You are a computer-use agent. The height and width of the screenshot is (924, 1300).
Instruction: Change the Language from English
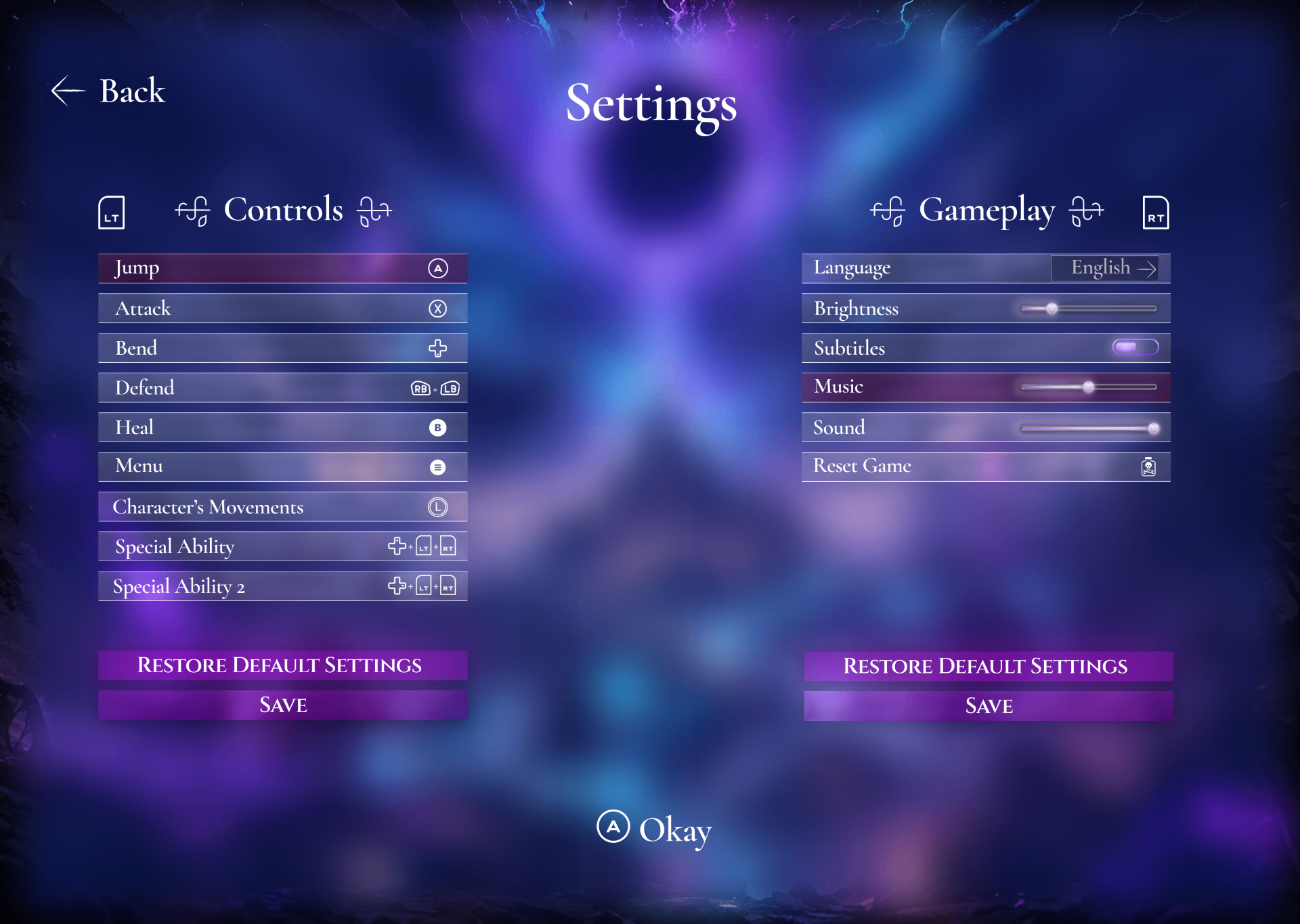coord(1104,268)
